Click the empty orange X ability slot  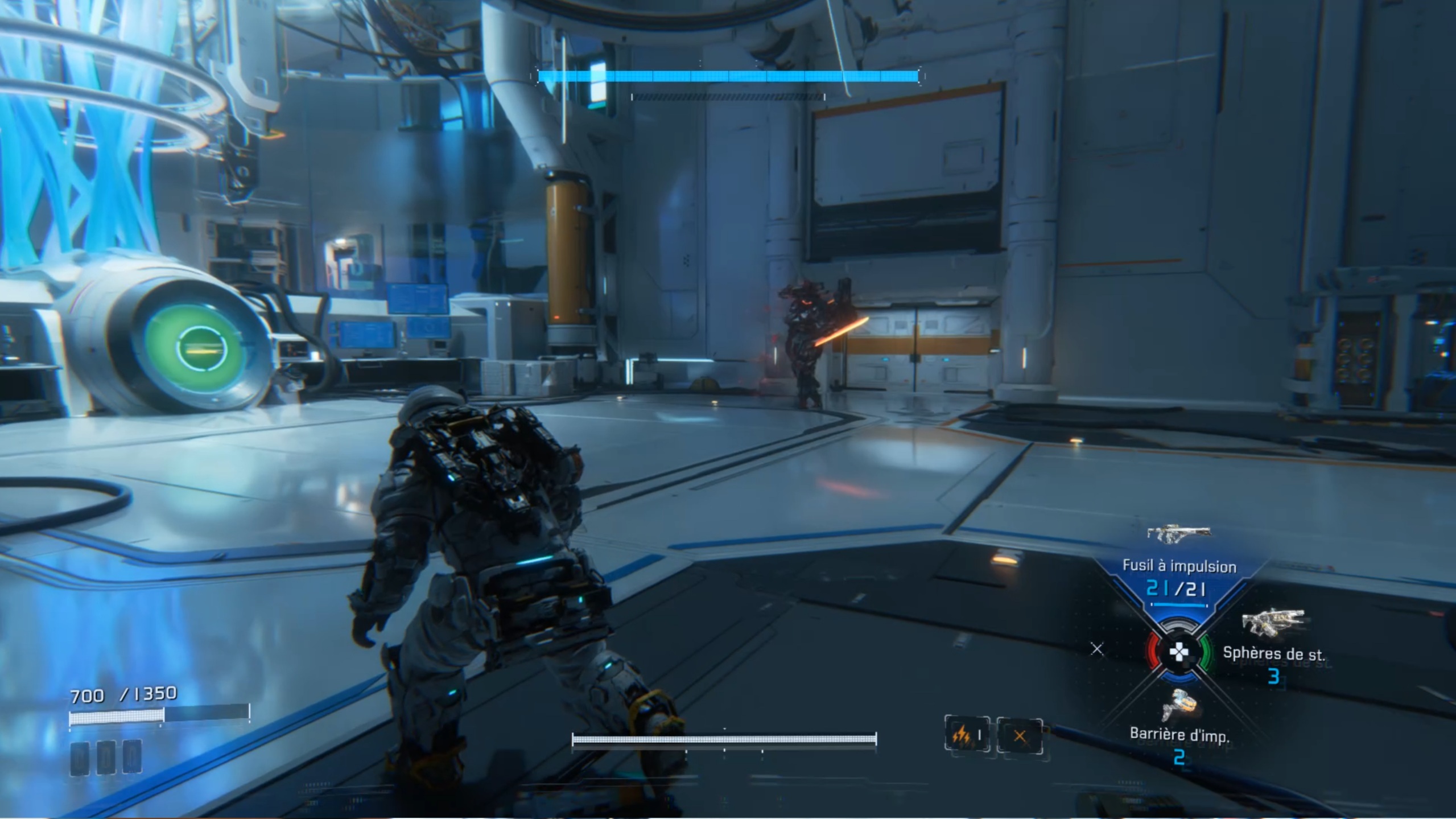[x=1020, y=736]
